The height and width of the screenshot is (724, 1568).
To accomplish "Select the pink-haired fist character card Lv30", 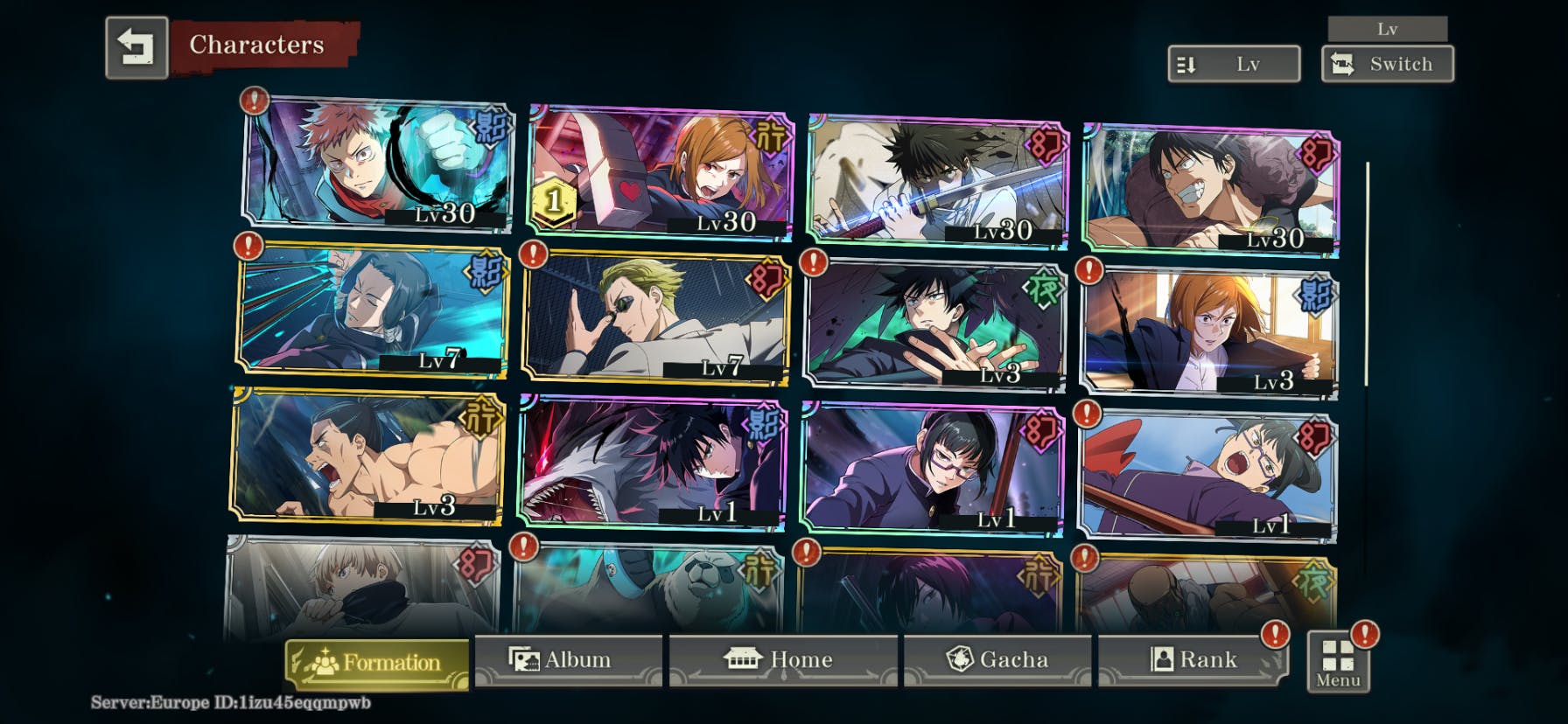I will [376, 163].
